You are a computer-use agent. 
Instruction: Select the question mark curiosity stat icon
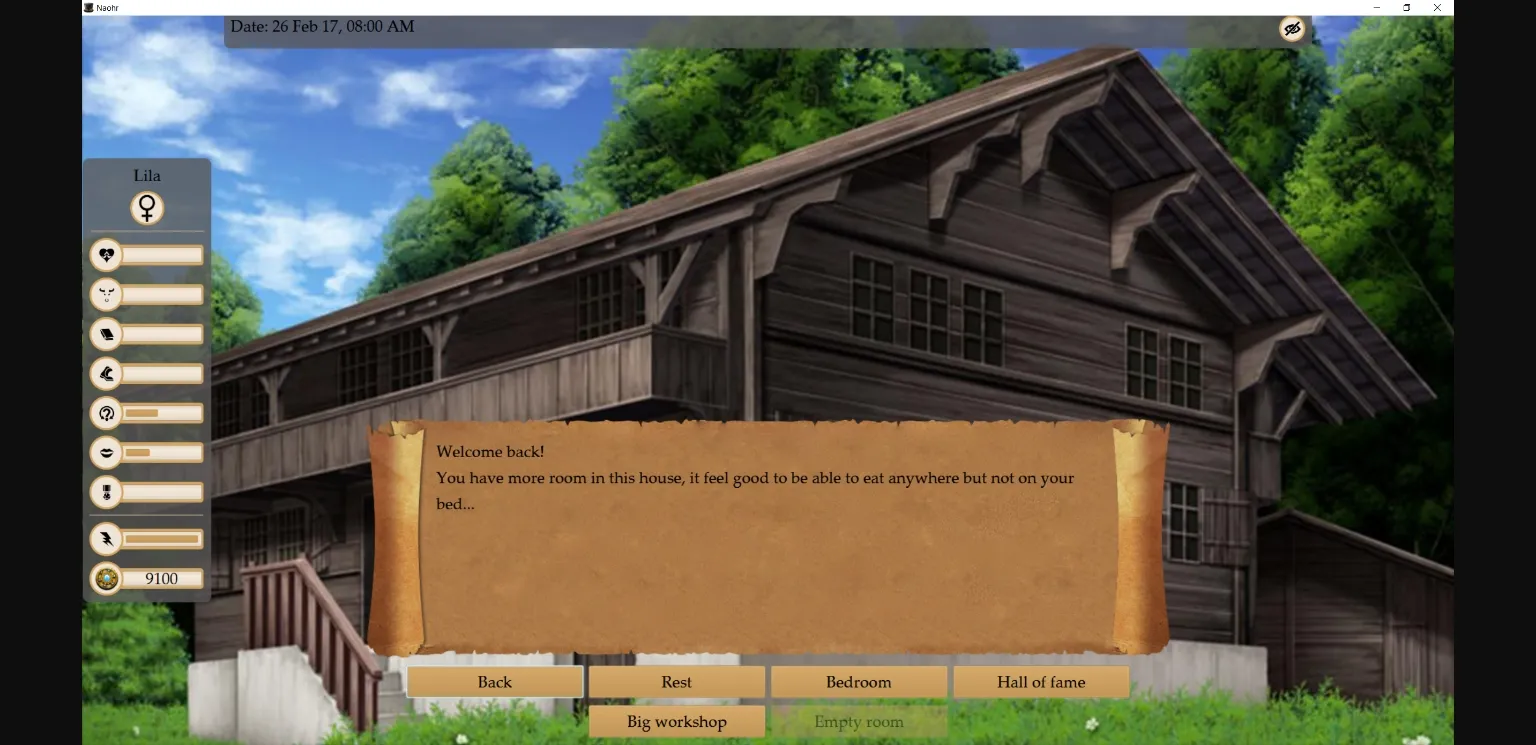click(106, 412)
